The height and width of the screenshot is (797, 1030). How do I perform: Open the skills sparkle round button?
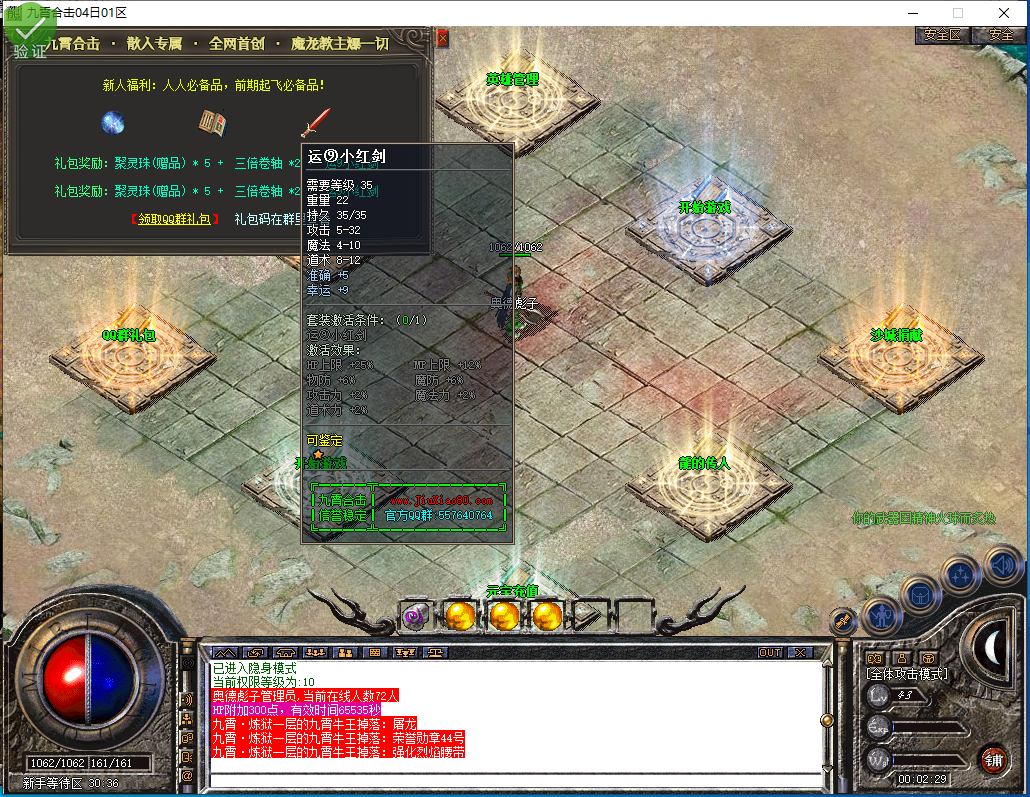961,574
